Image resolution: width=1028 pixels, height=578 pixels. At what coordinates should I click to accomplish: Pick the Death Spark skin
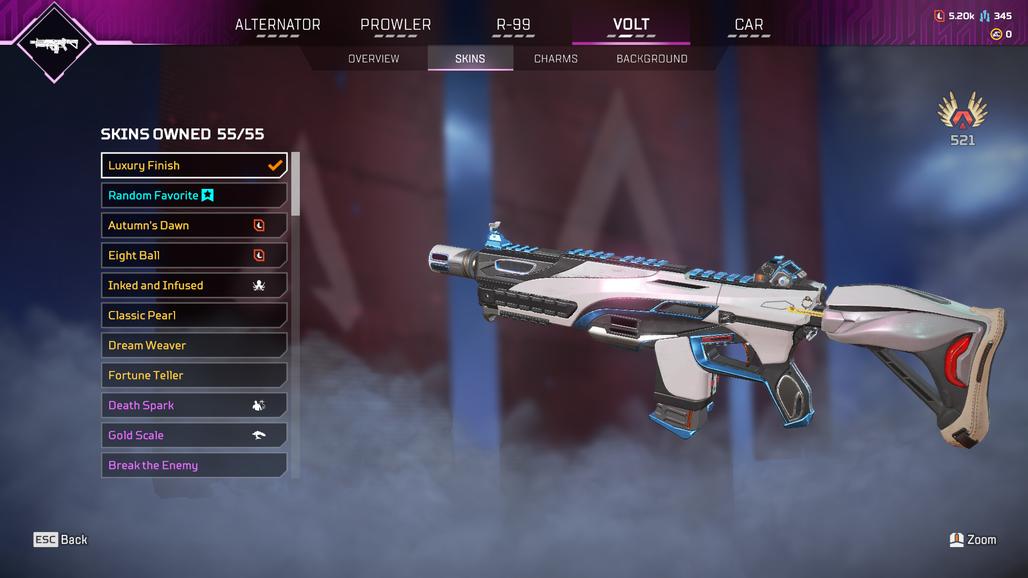(x=194, y=405)
